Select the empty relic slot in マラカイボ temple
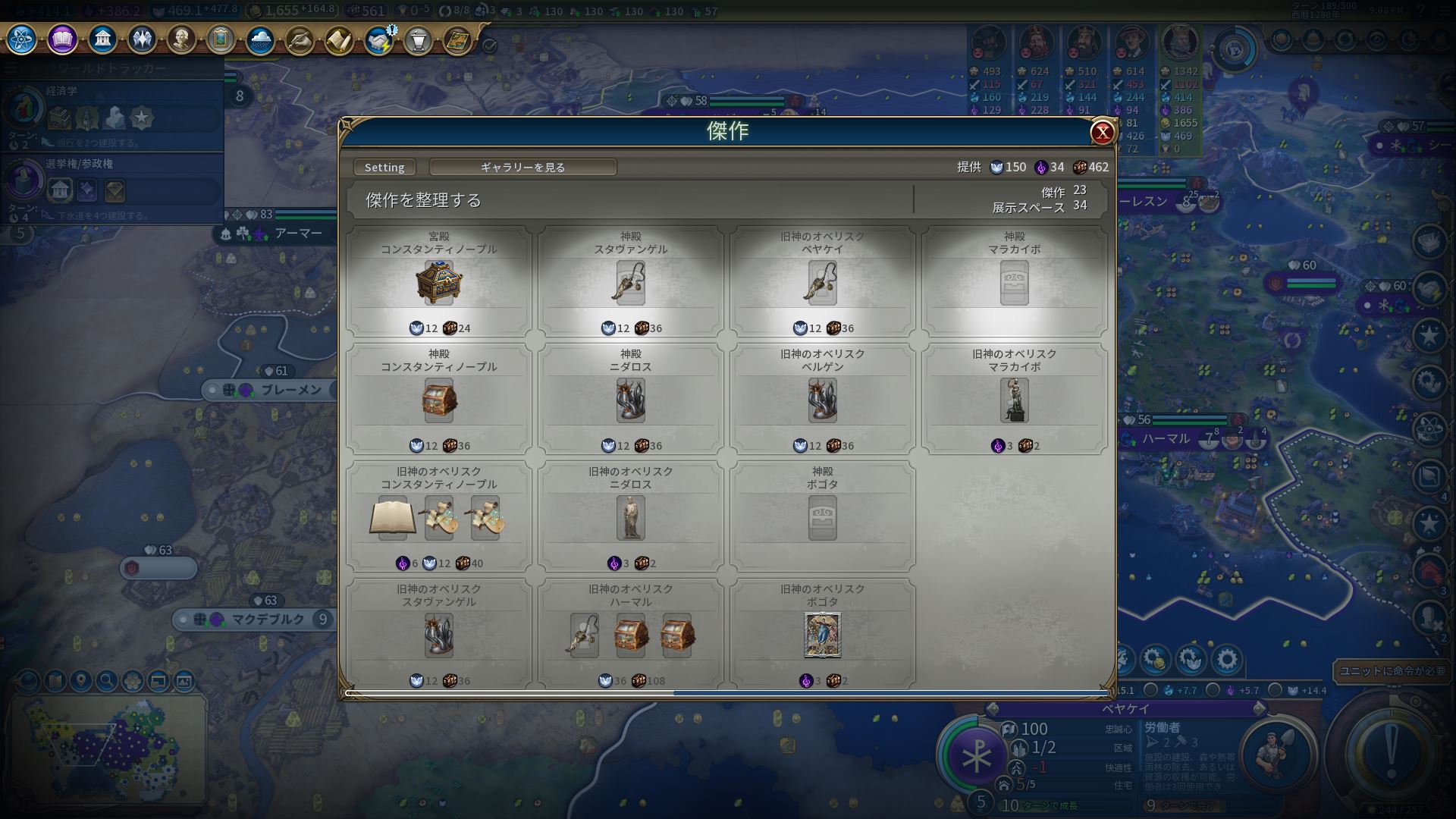 pos(1014,283)
